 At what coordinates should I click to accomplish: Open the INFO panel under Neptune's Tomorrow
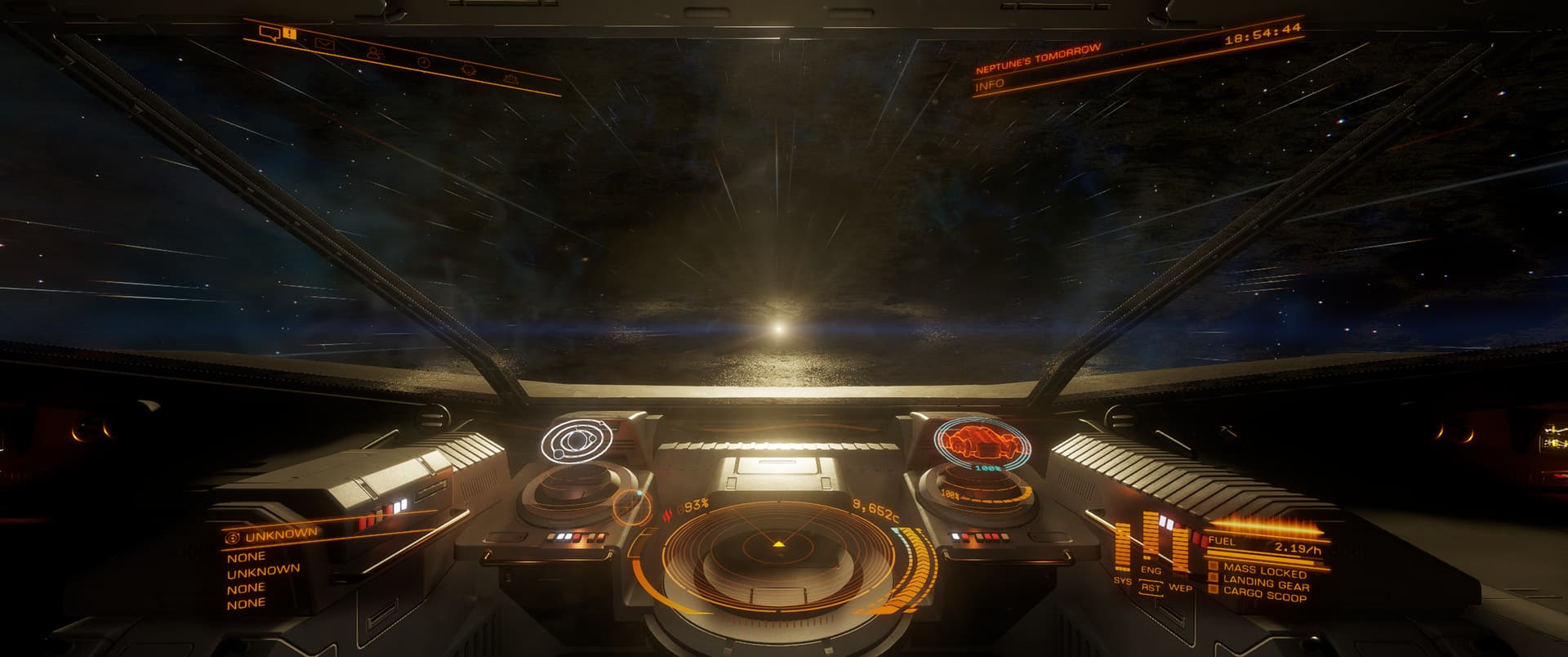(x=990, y=84)
